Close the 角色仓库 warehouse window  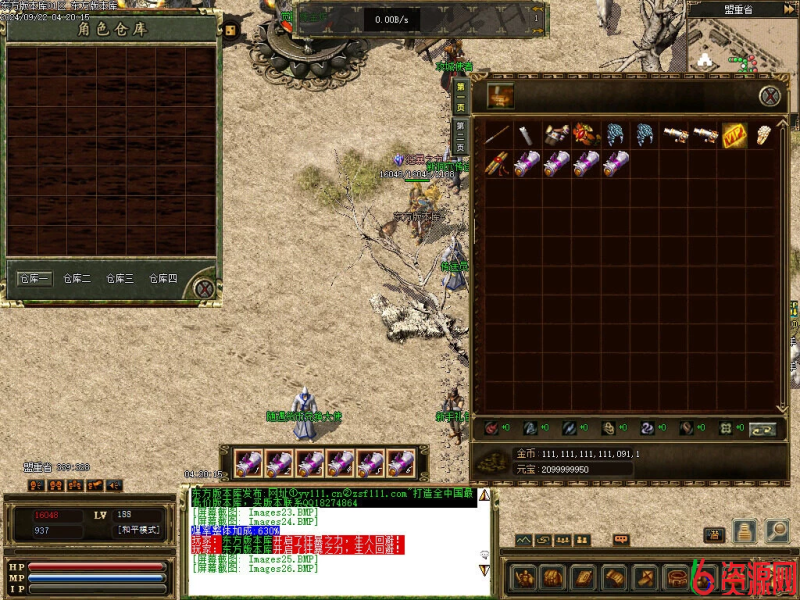pyautogui.click(x=204, y=289)
